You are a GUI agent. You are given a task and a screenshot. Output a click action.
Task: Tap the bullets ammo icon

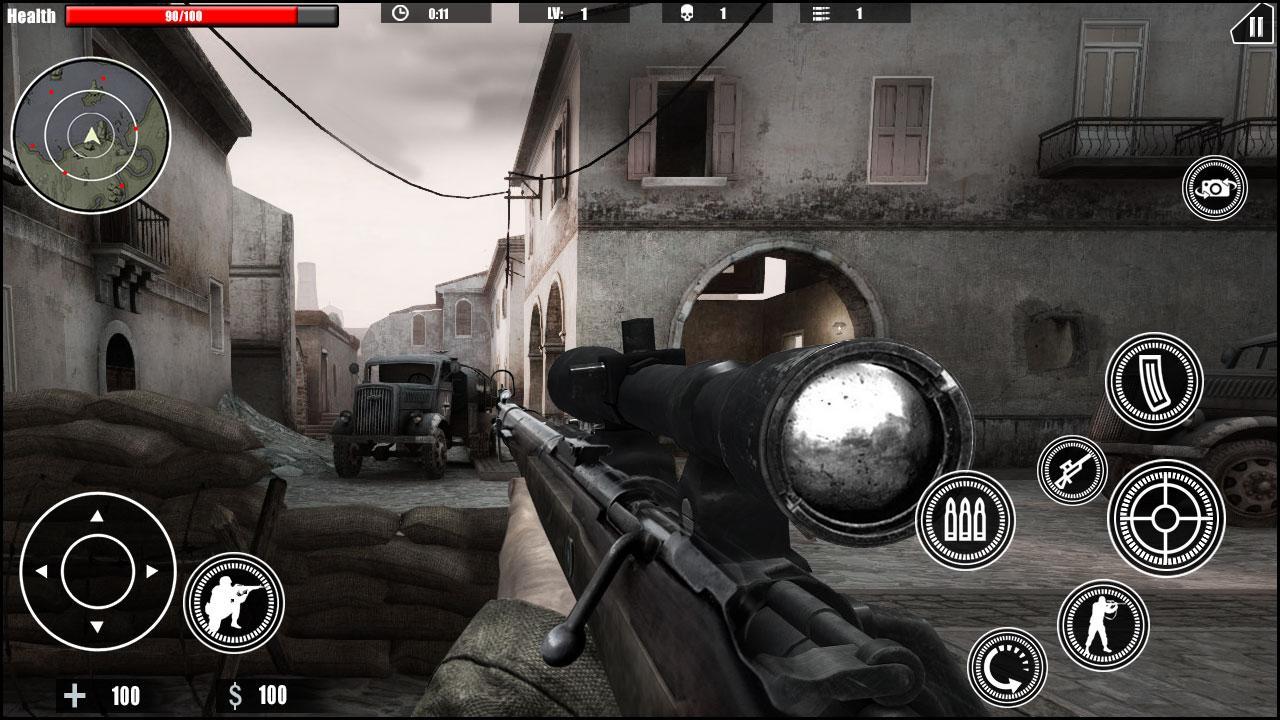pyautogui.click(x=965, y=519)
